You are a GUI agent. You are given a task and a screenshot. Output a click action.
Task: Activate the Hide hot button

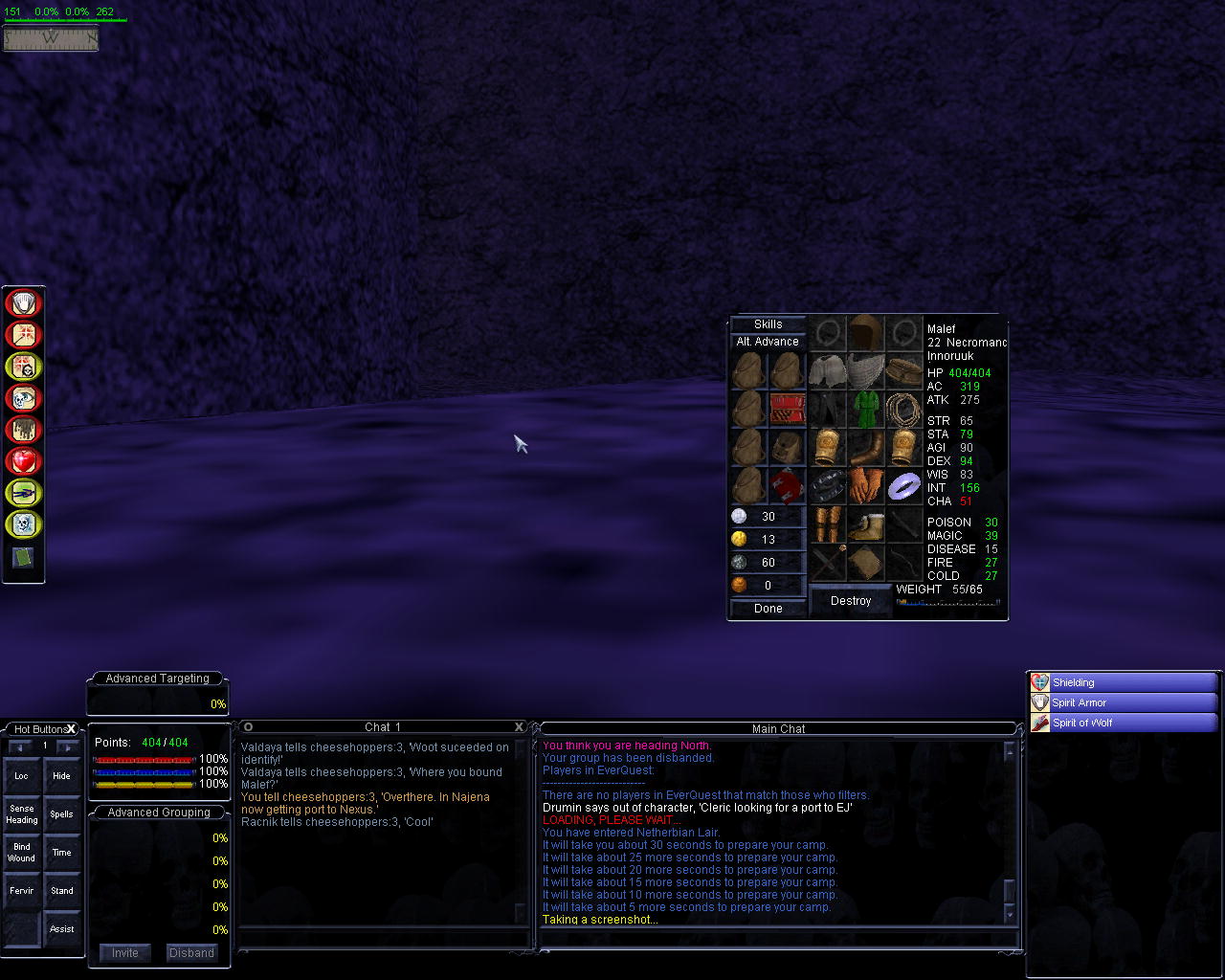pyautogui.click(x=61, y=776)
